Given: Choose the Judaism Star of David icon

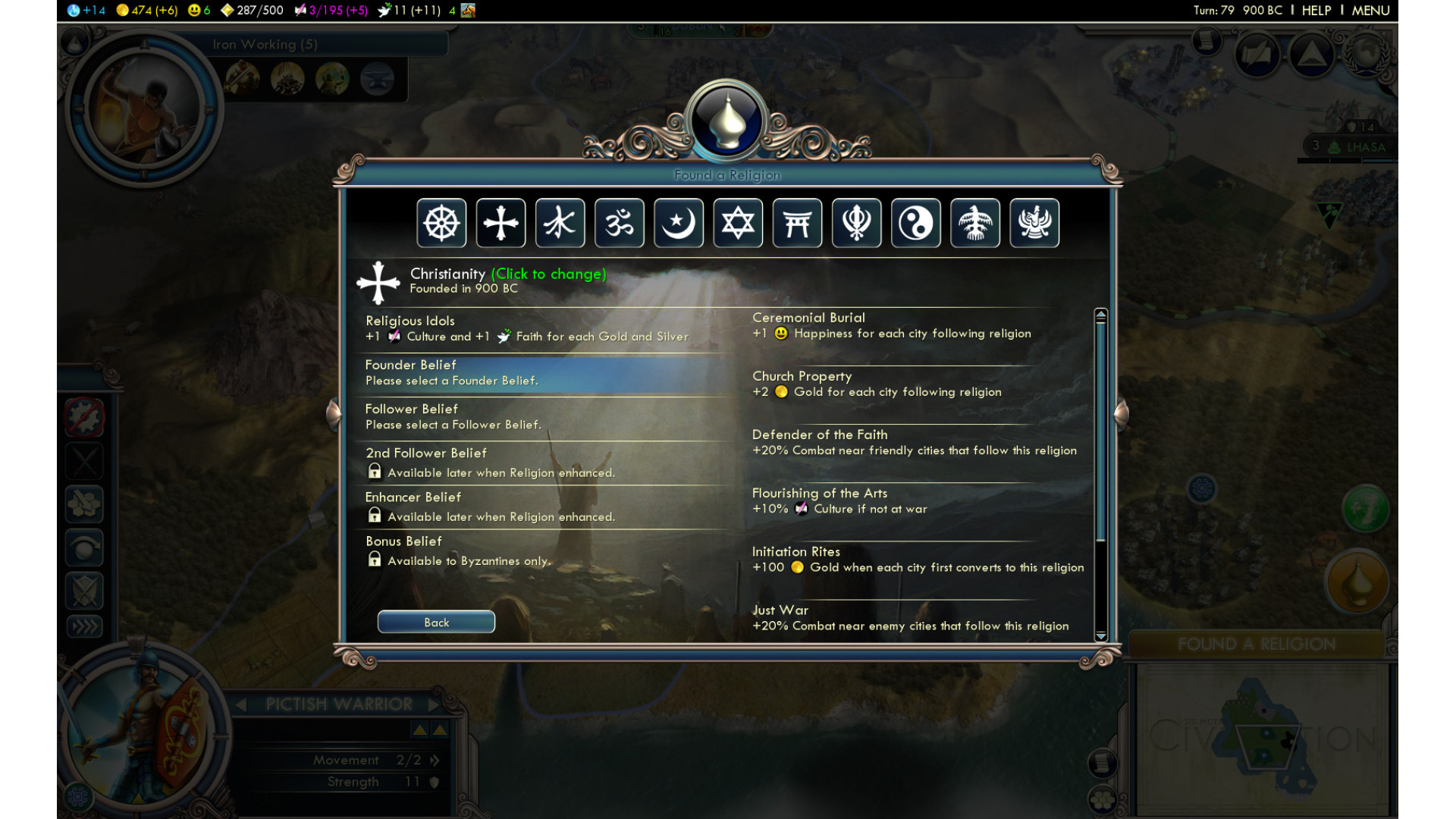Looking at the screenshot, I should 738,223.
